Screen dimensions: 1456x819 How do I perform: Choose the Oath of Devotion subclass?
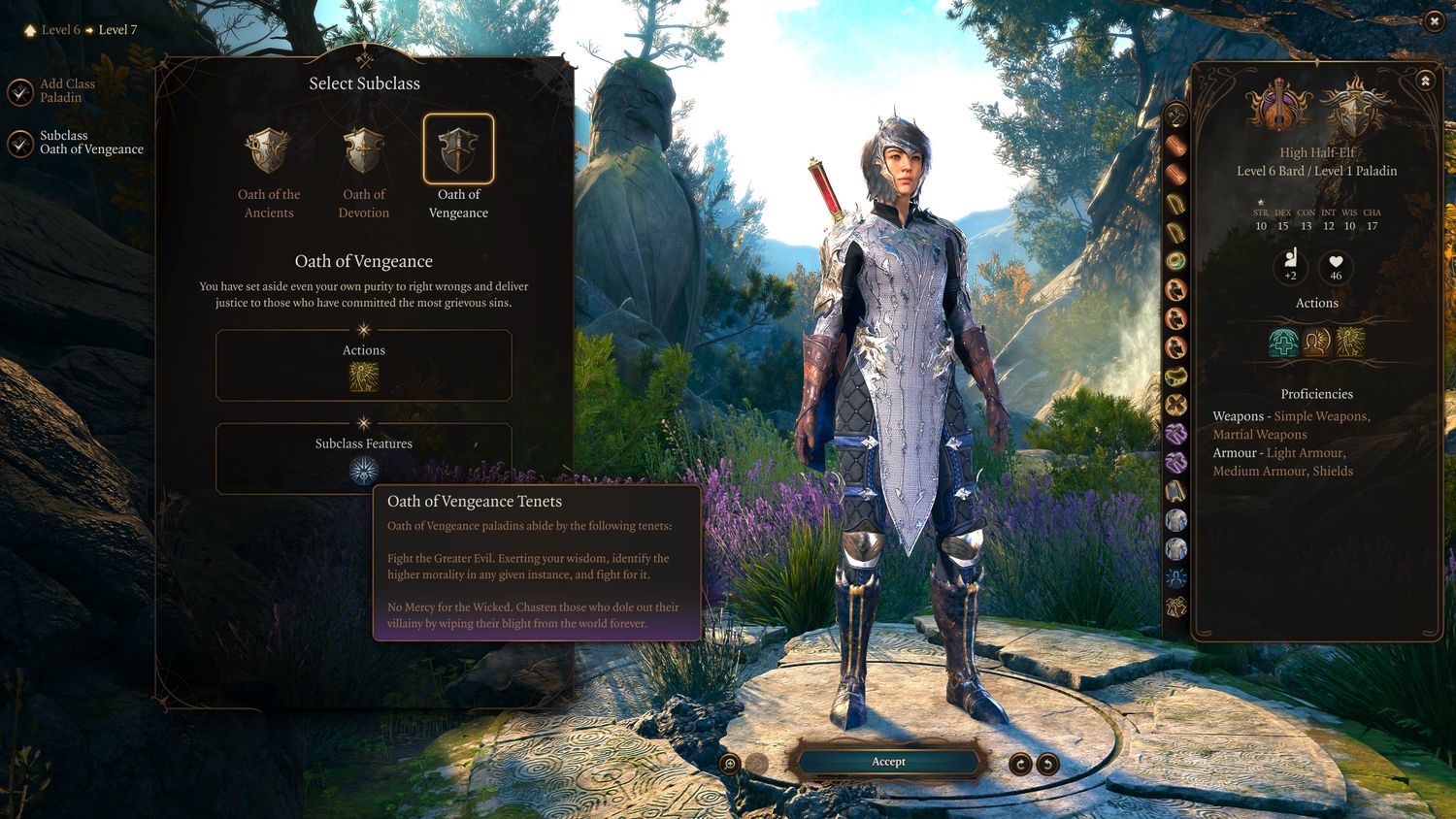click(364, 150)
